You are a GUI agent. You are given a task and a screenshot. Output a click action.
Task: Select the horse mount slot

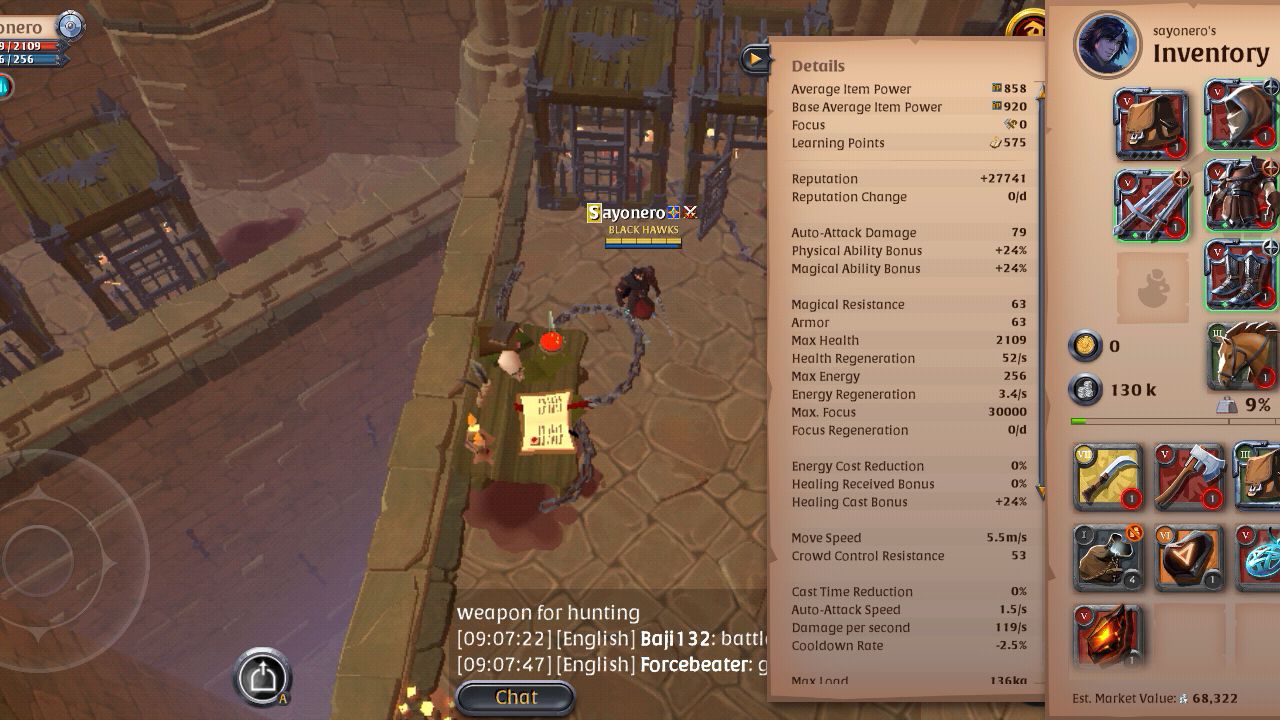[x=1245, y=354]
